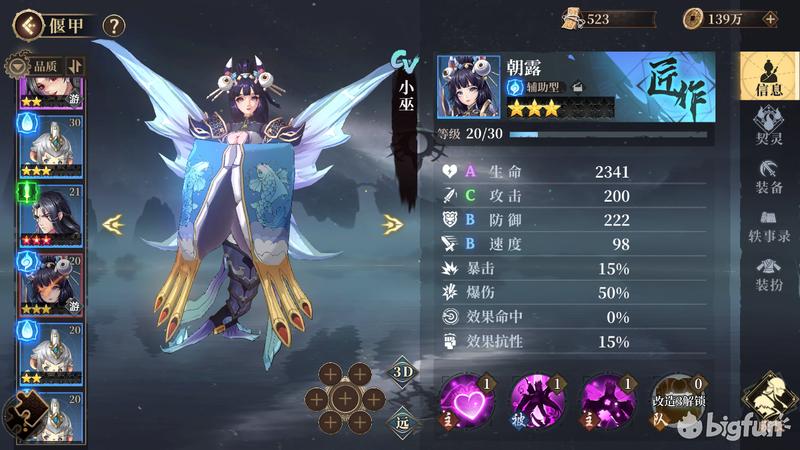Image resolution: width=800 pixels, height=450 pixels.
Task: Open the 品质 sort dropdown
Action: [38, 66]
